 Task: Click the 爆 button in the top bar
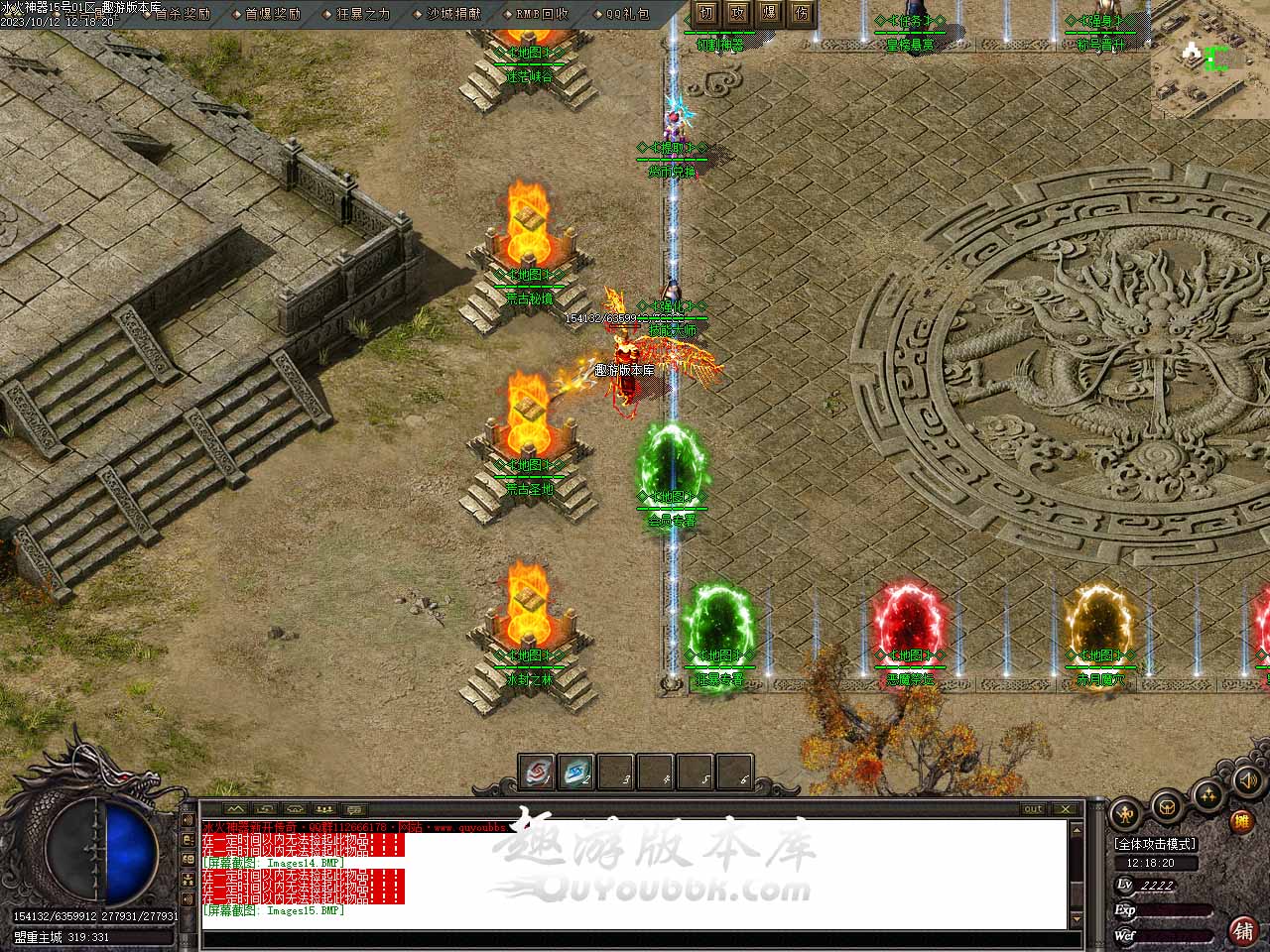[x=770, y=13]
